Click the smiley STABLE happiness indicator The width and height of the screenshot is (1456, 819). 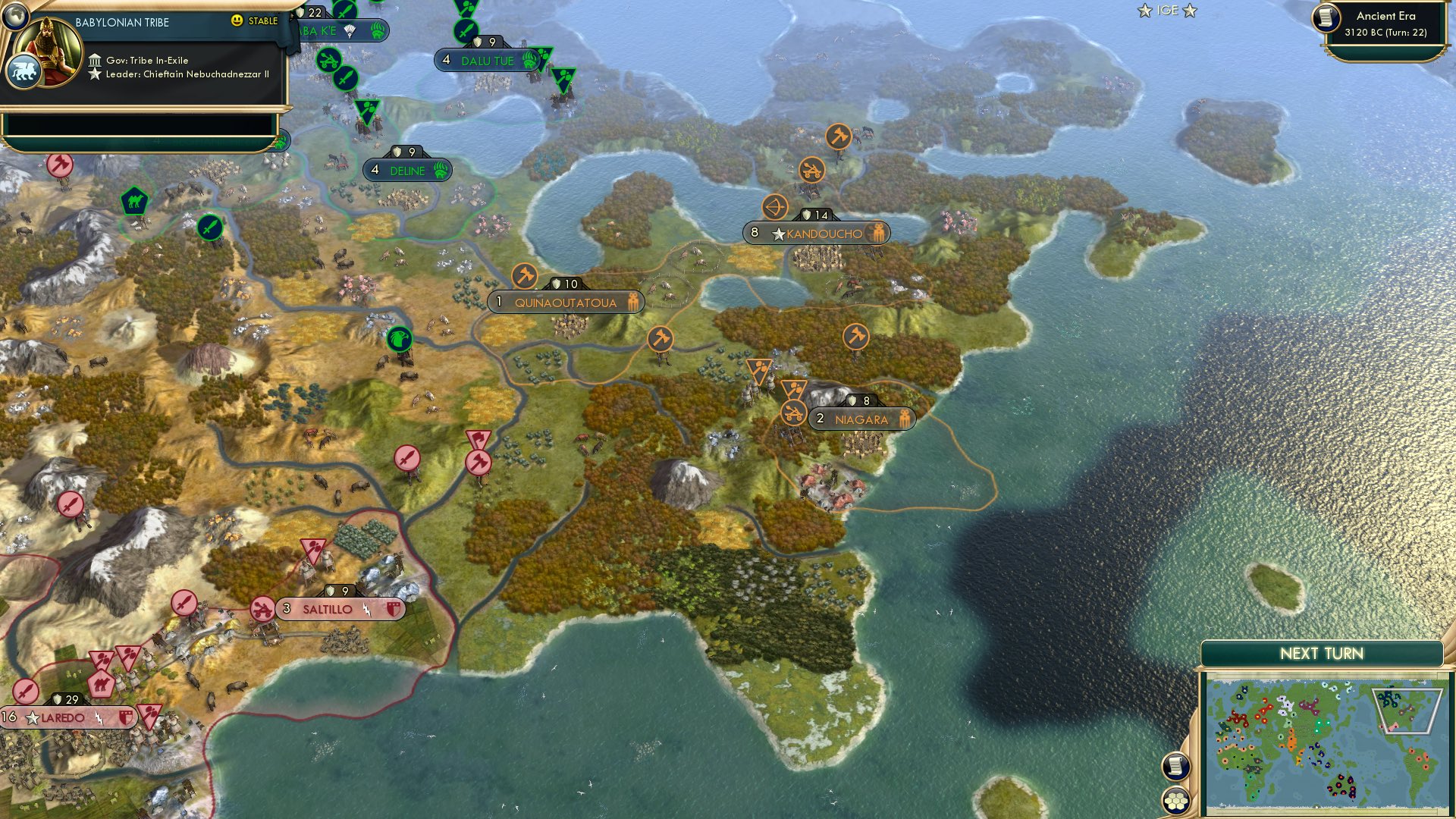[237, 20]
